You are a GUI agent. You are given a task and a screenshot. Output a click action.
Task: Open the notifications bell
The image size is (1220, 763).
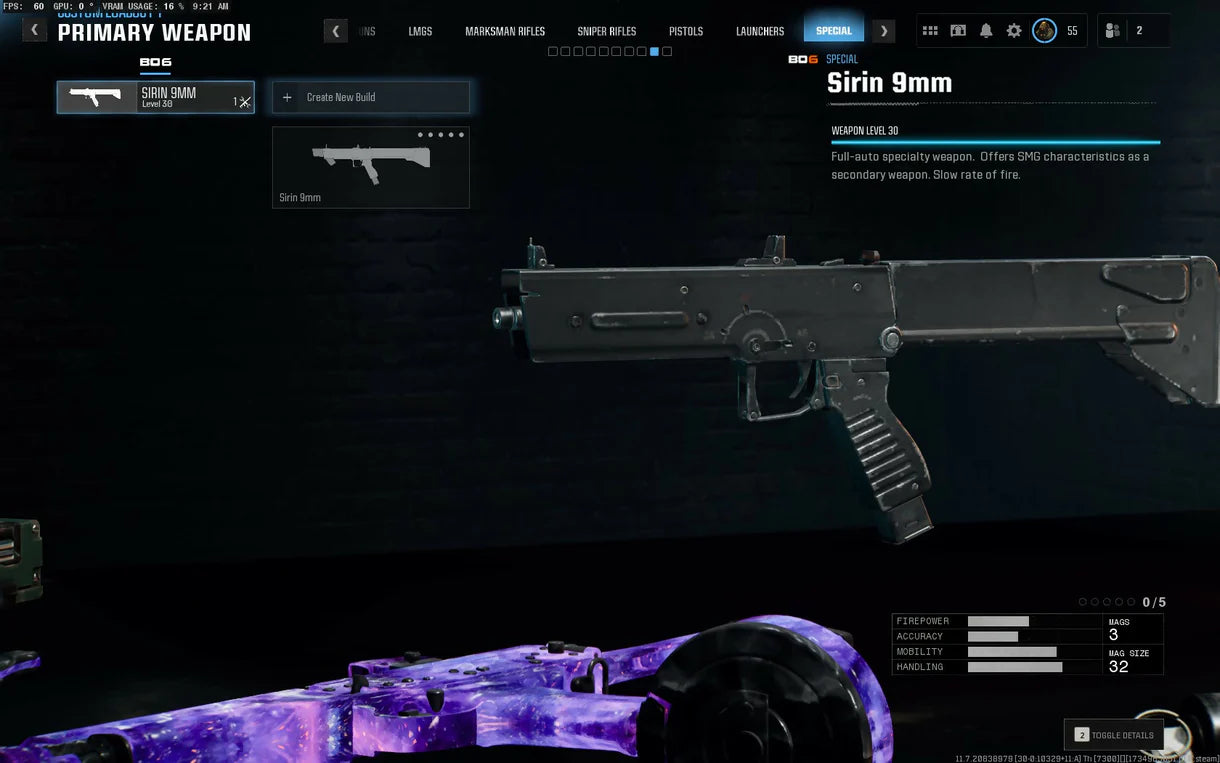tap(986, 31)
